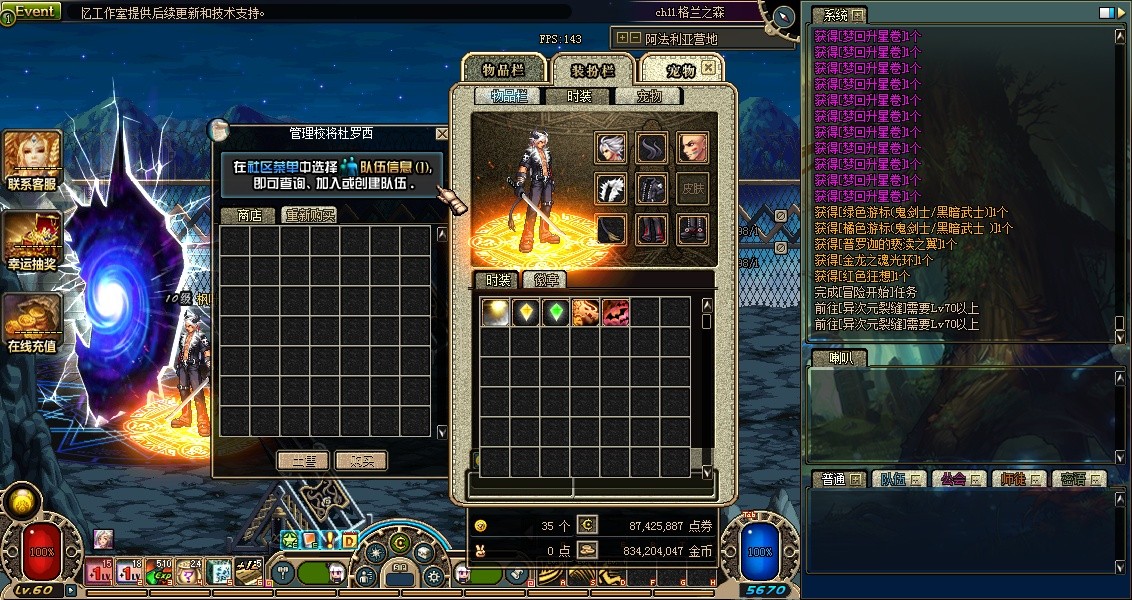Open the 幸运抽奖 lucky draw

coord(32,241)
